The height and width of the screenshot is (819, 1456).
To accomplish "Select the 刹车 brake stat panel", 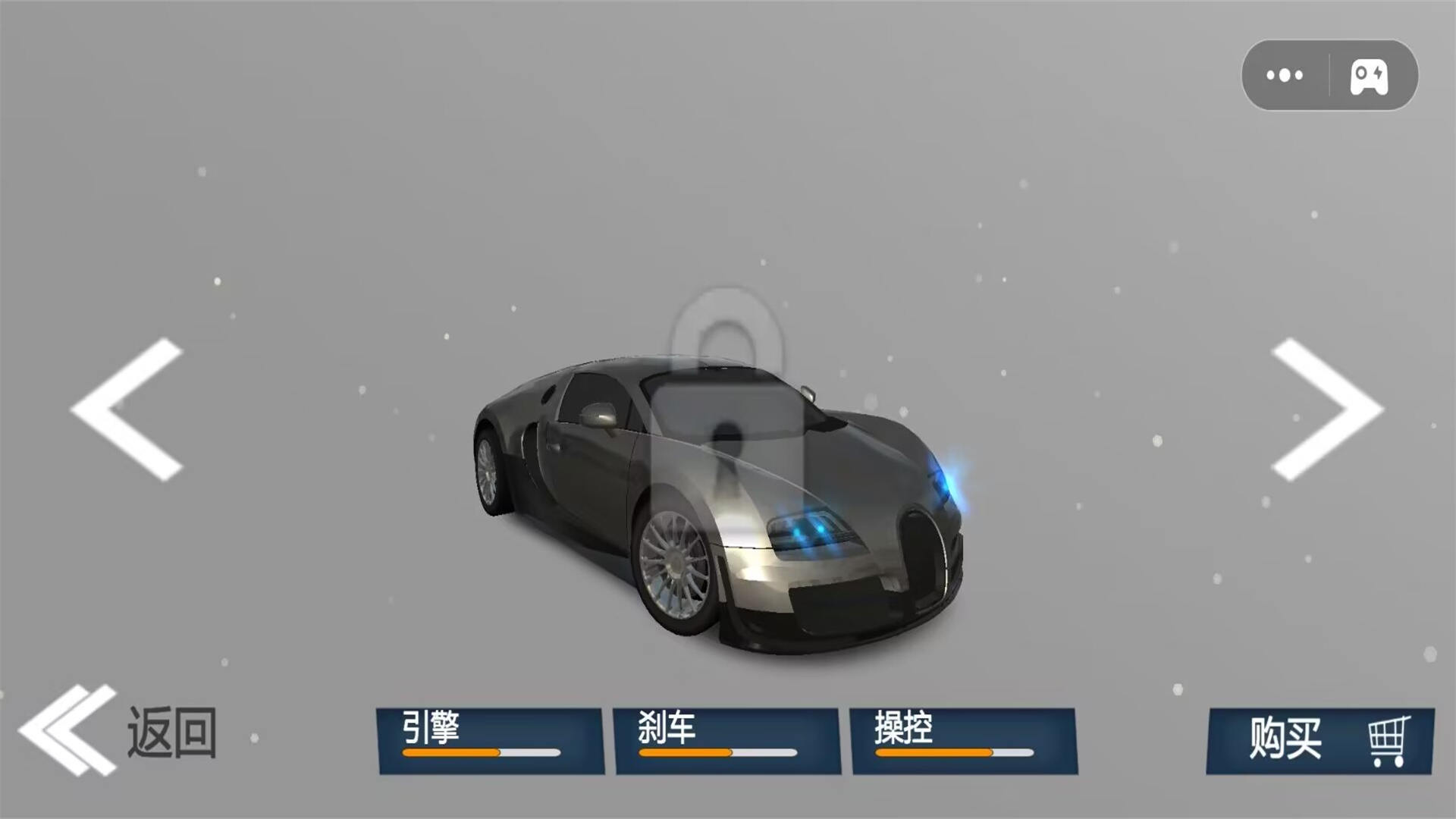I will pos(726,740).
